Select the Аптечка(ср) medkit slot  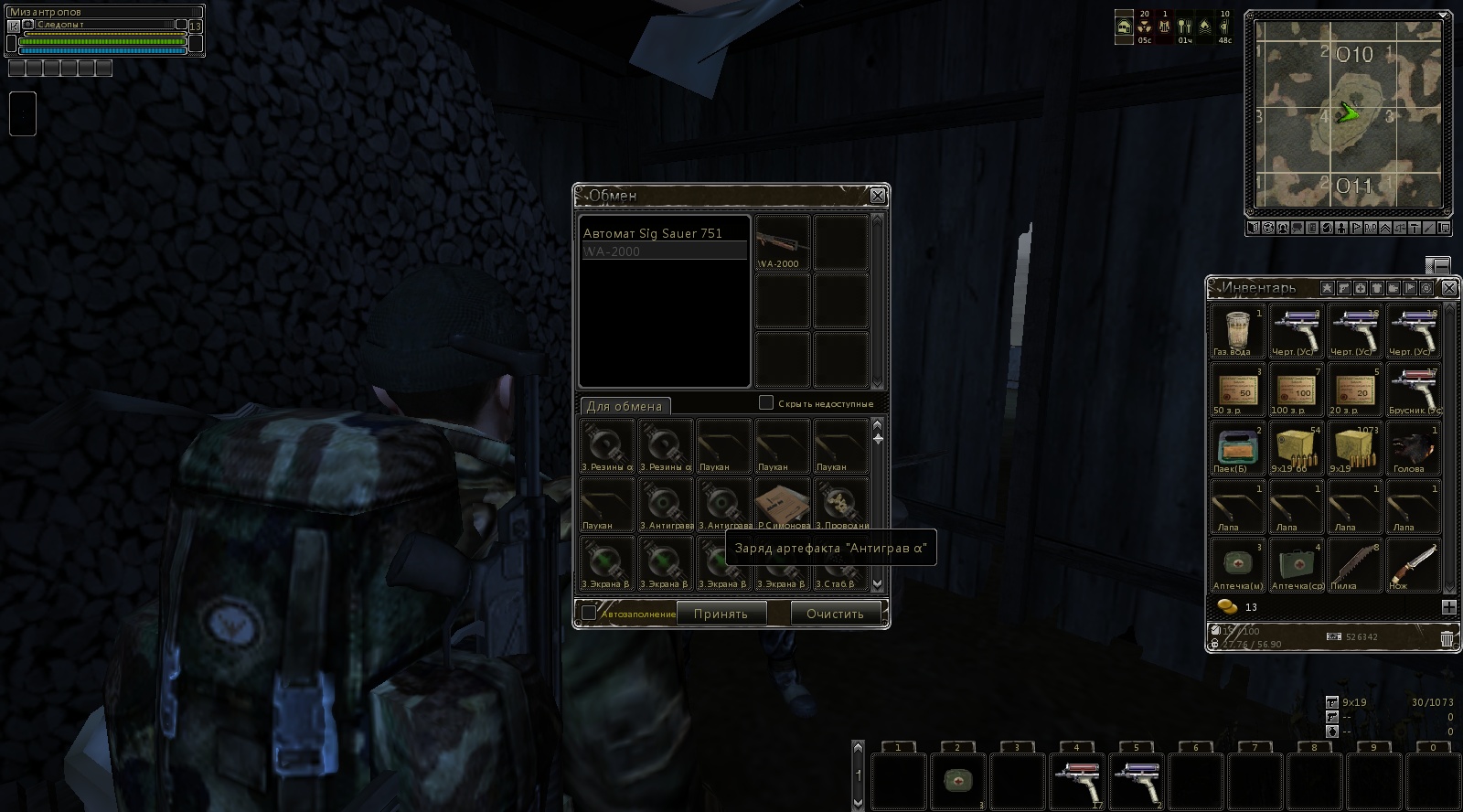(x=1296, y=565)
